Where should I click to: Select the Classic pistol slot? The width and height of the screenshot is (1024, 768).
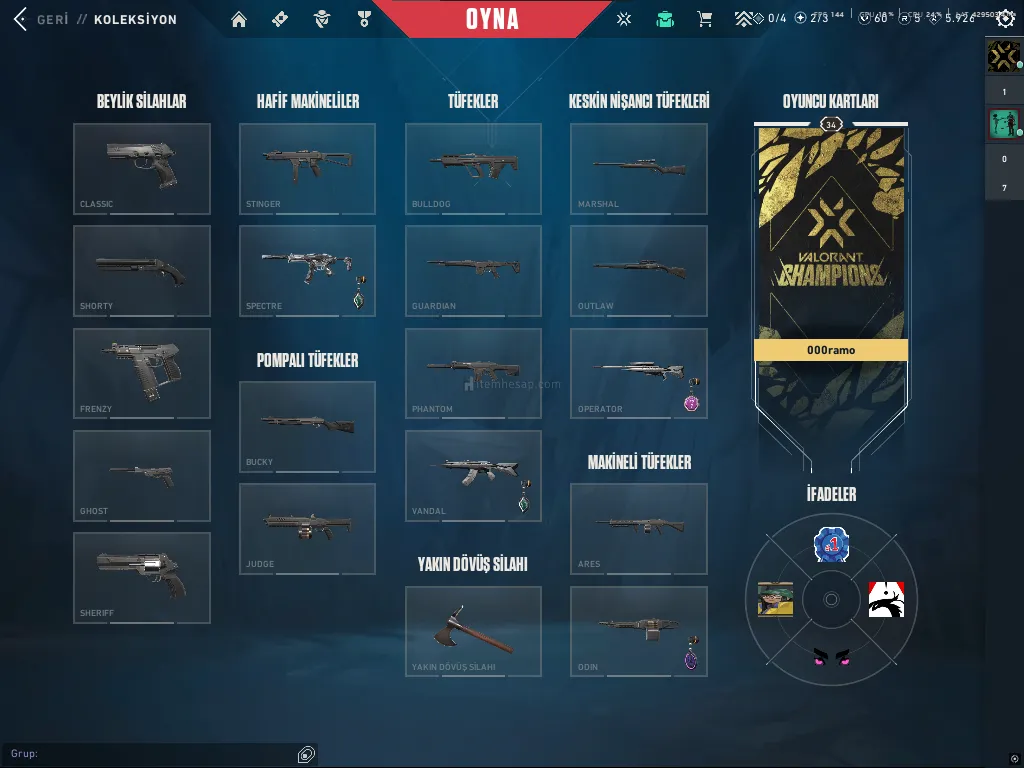(x=142, y=168)
